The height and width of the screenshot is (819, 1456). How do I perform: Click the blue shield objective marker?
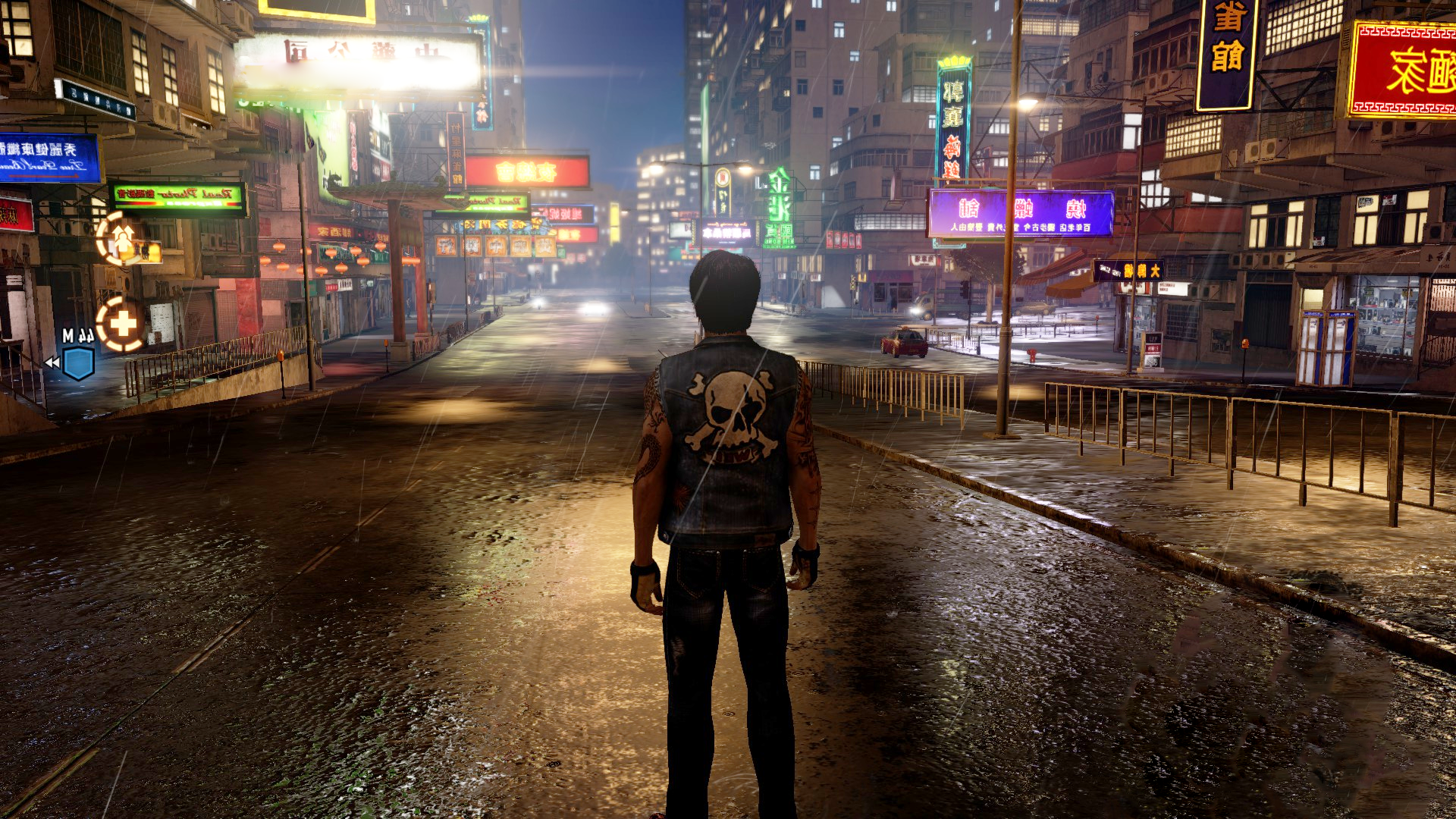78,363
